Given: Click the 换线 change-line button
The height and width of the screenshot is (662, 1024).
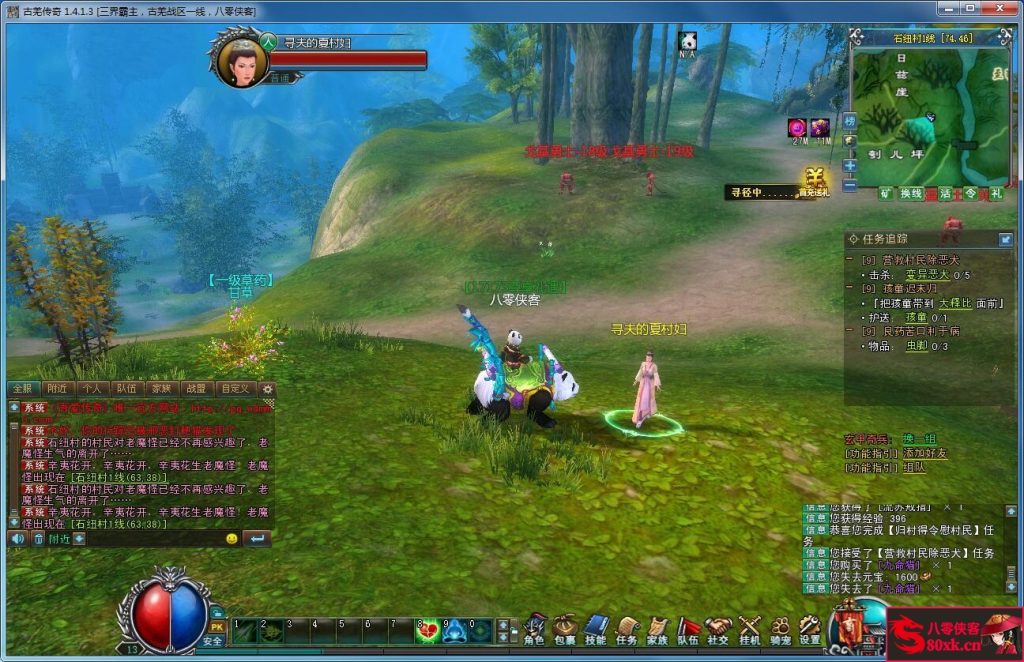Looking at the screenshot, I should (911, 194).
